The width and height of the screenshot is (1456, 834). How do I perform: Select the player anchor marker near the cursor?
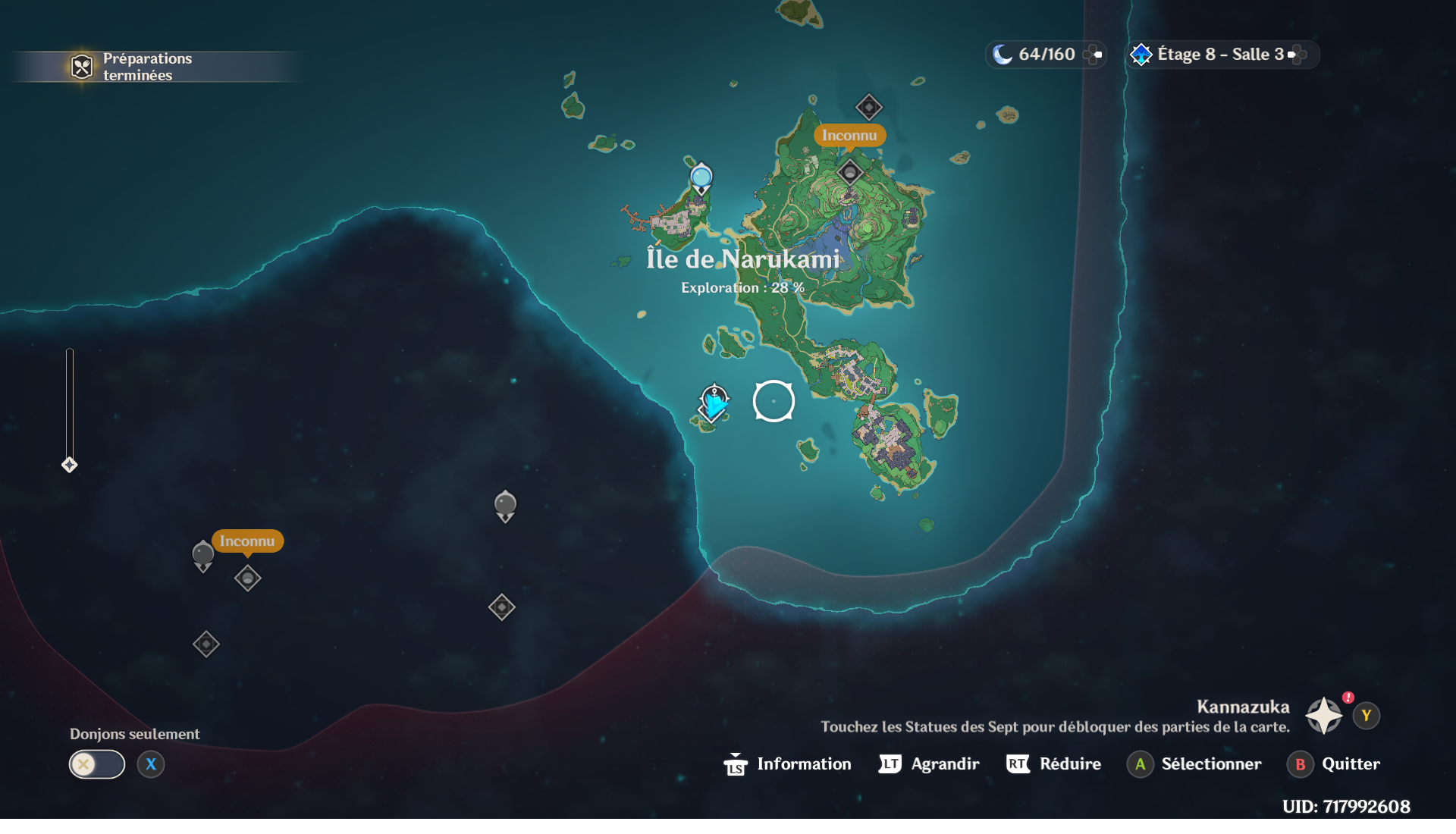coord(714,403)
